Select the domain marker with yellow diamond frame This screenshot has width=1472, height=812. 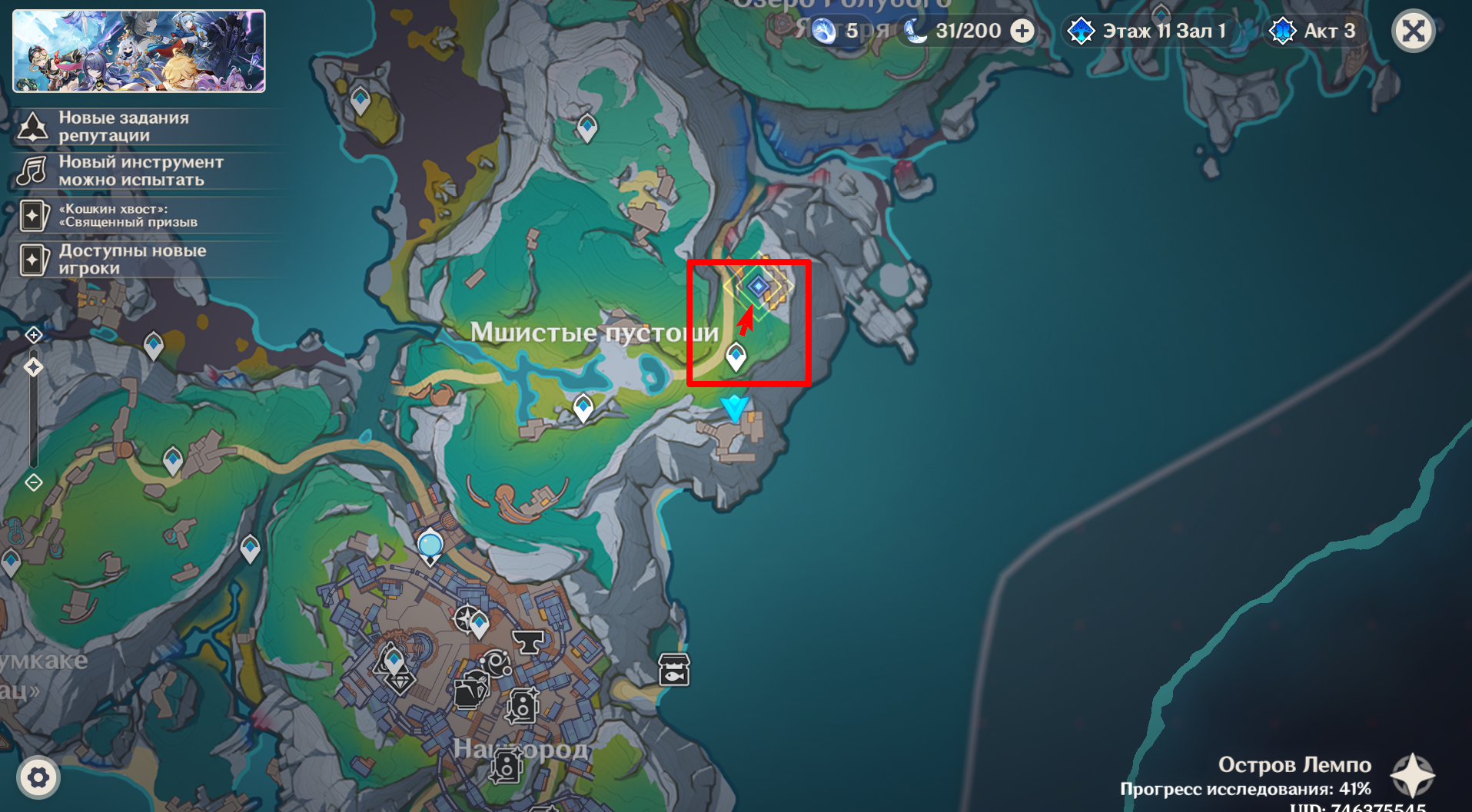[x=759, y=287]
